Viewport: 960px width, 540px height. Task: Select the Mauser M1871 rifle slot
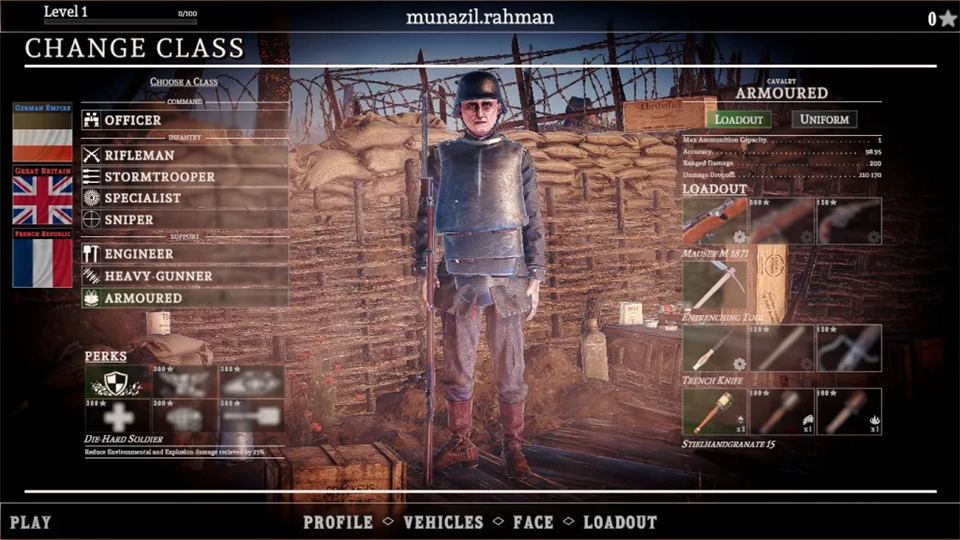point(714,221)
